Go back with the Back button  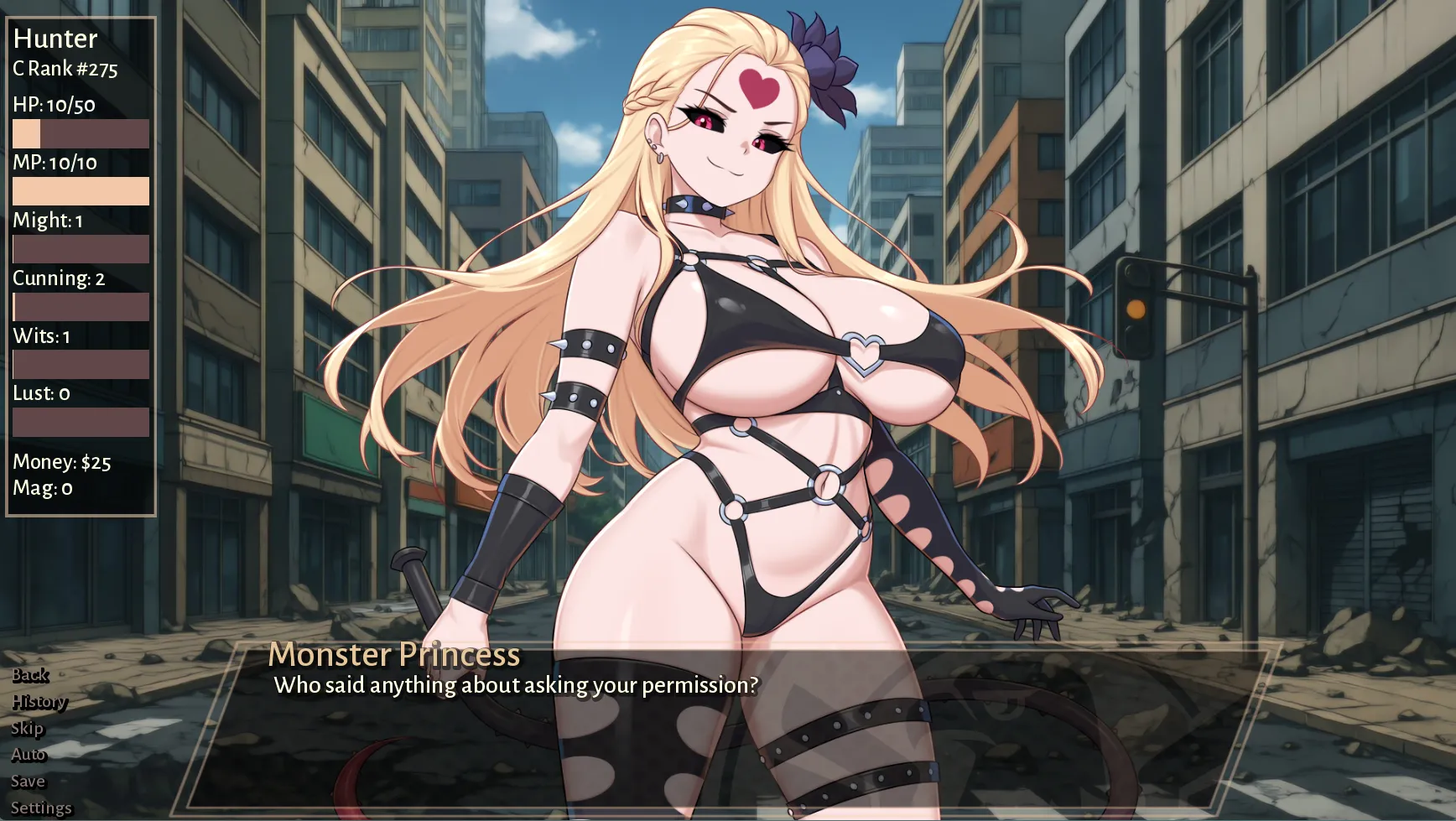30,675
